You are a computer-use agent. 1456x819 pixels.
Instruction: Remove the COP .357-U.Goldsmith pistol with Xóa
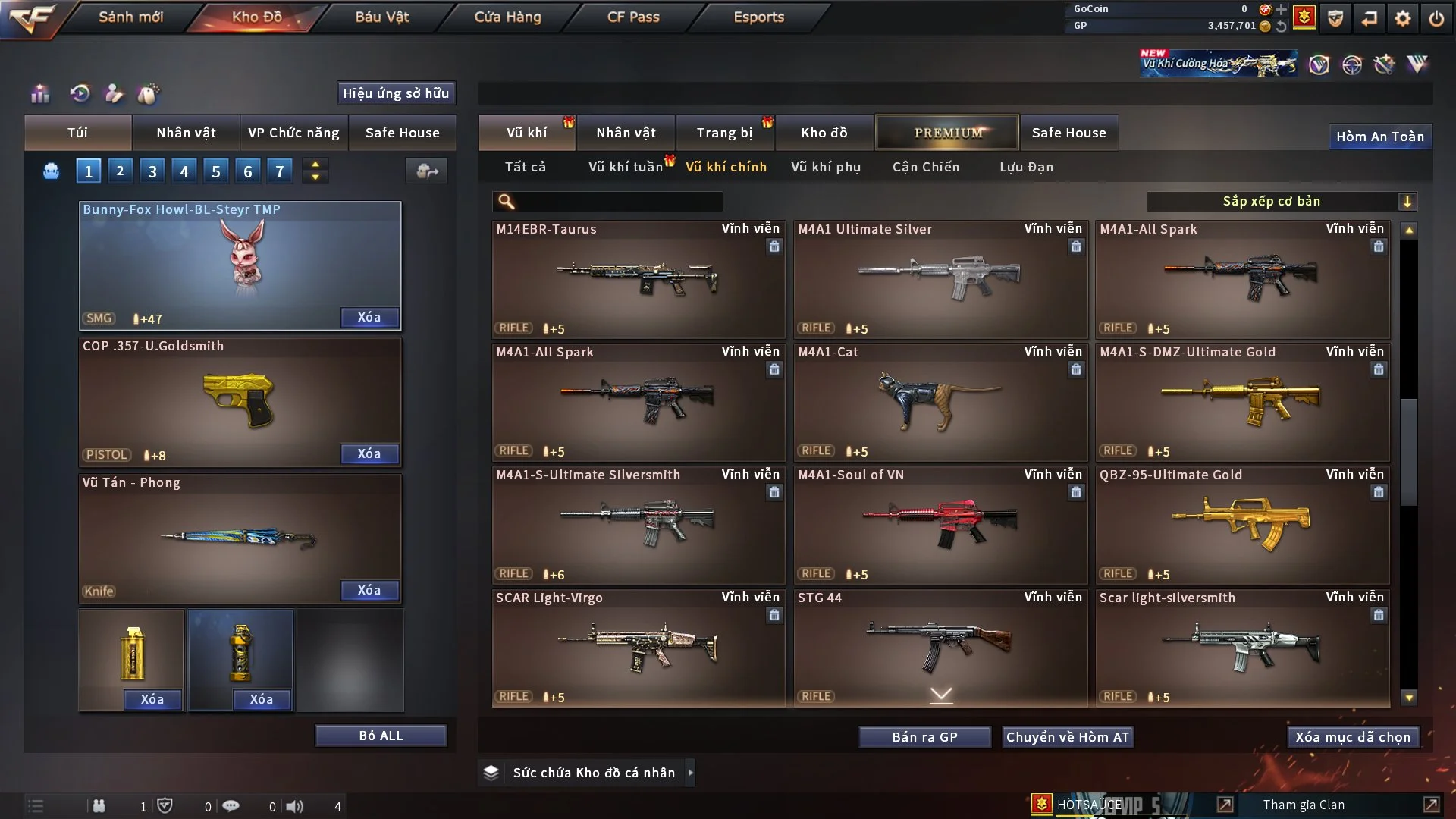[369, 453]
